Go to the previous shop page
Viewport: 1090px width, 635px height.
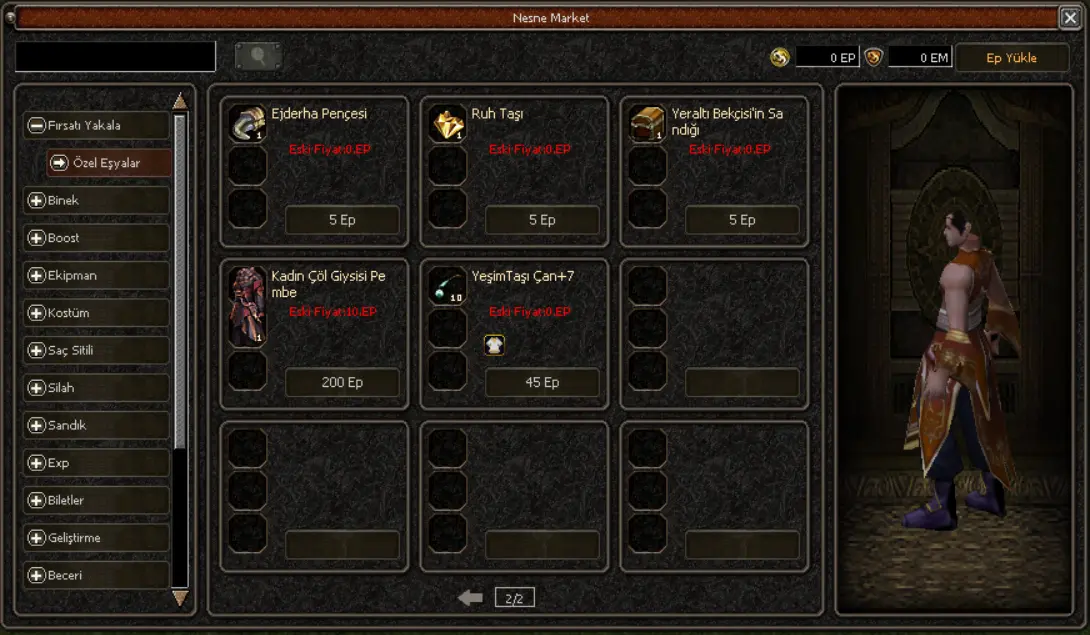[470, 598]
